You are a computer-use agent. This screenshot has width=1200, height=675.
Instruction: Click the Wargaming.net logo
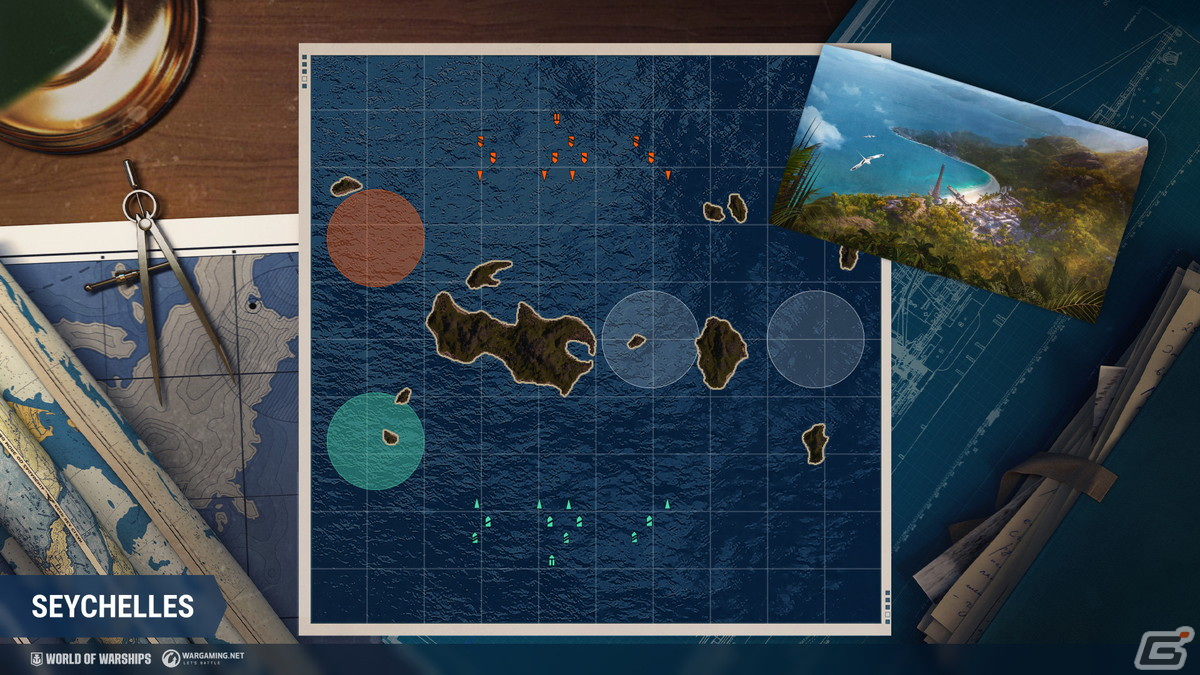coord(205,658)
